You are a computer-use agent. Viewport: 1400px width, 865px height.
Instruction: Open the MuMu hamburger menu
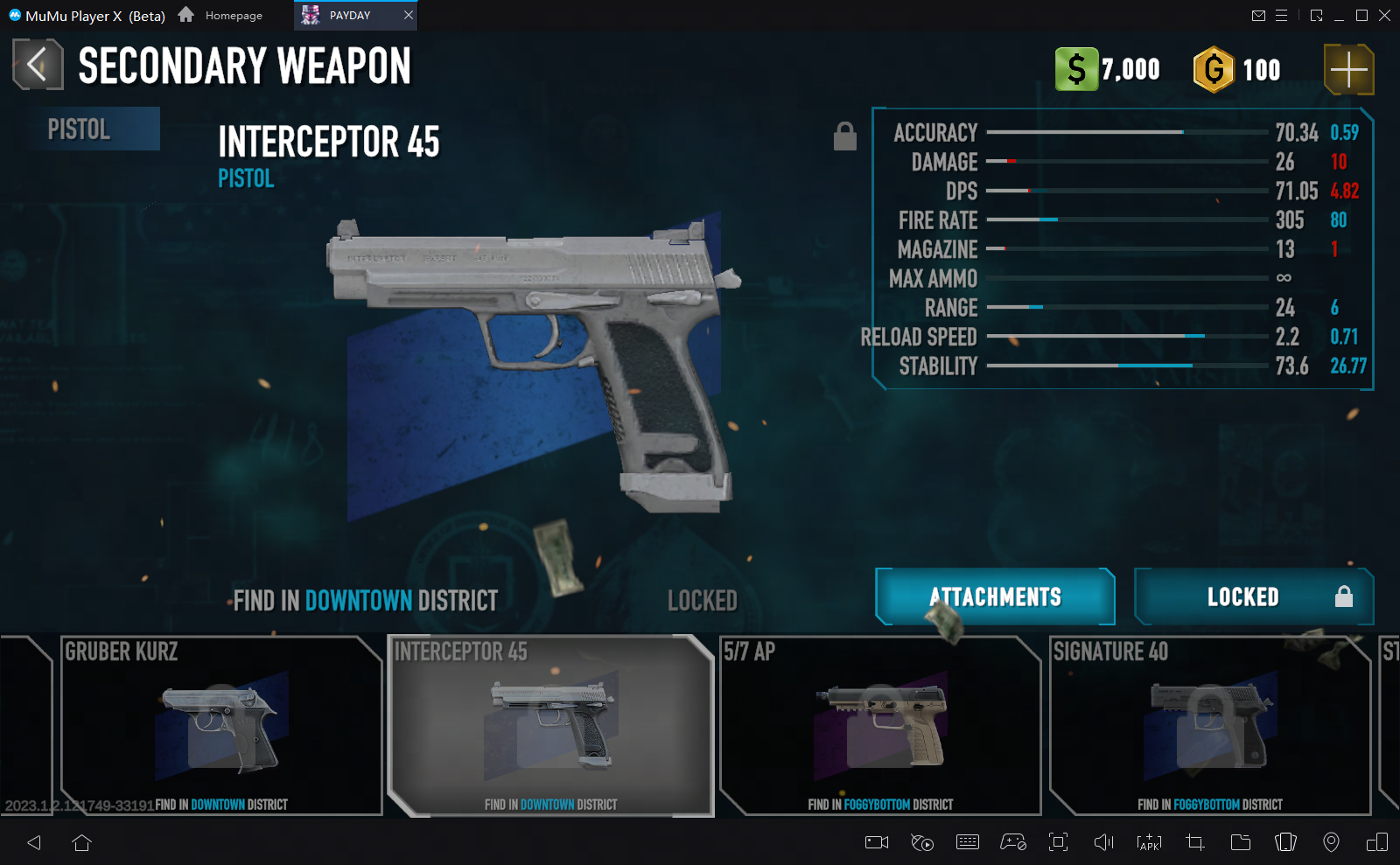(1283, 15)
